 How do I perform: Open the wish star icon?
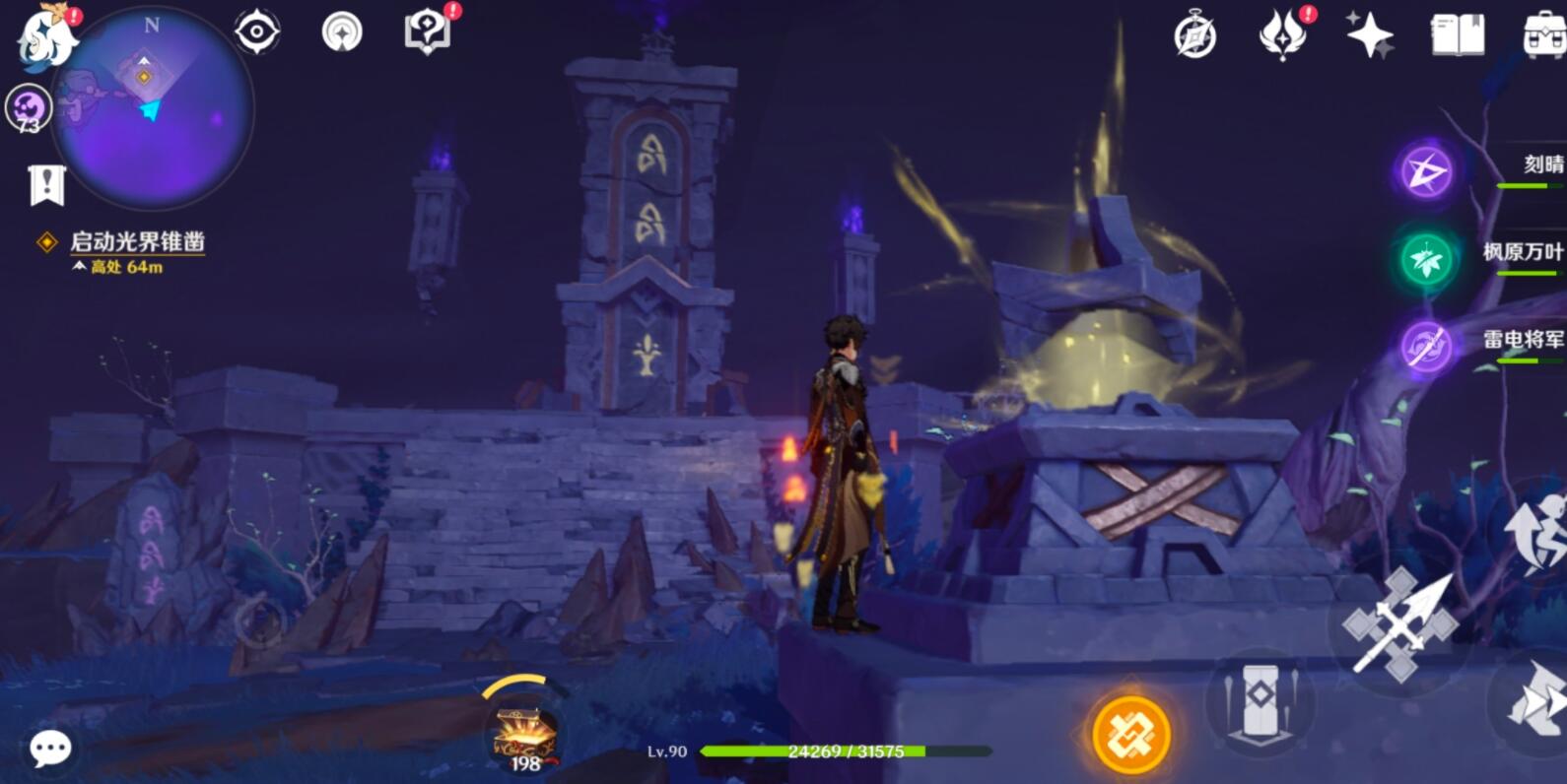click(1370, 36)
